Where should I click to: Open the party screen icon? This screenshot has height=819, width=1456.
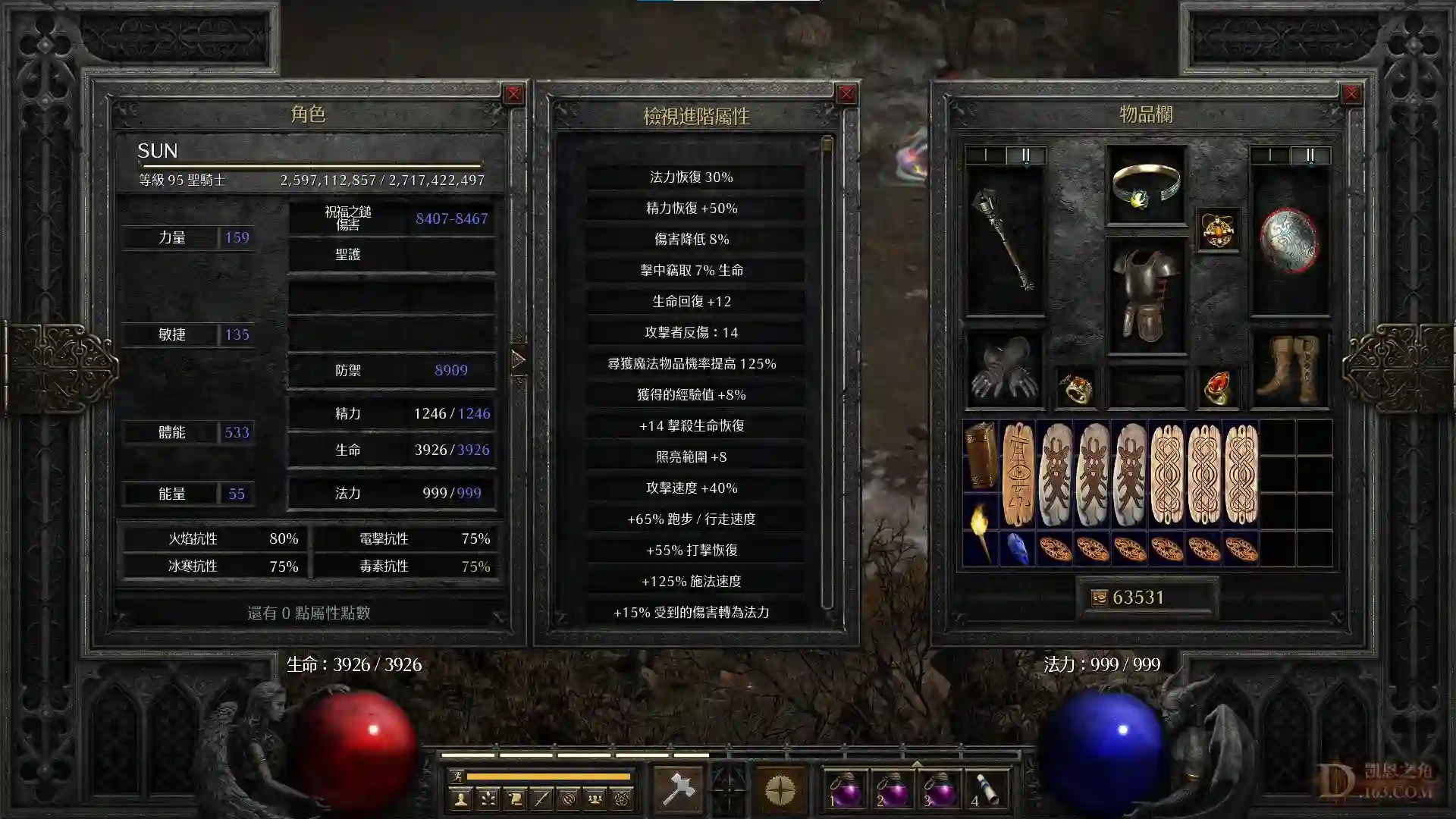(x=595, y=798)
